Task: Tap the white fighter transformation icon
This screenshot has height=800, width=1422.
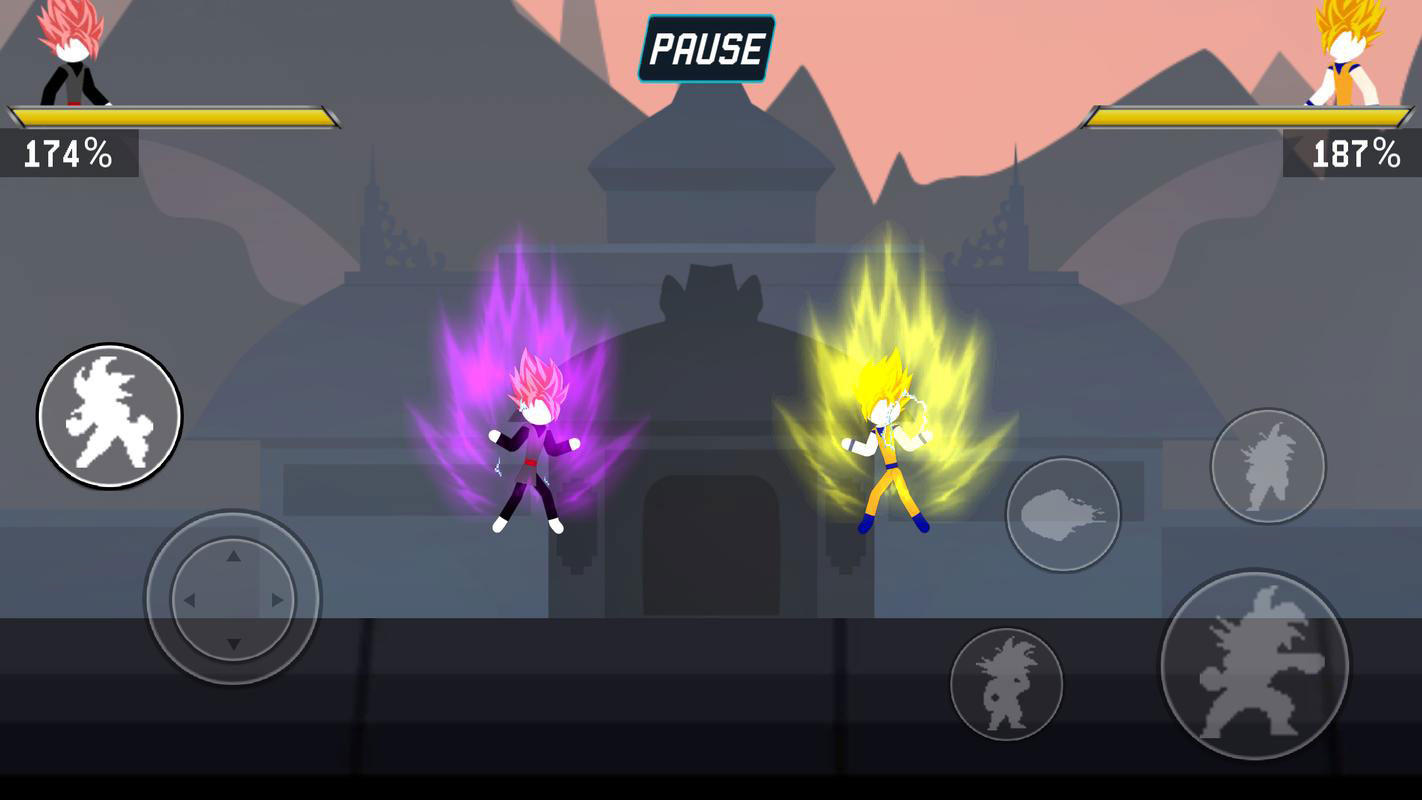Action: coord(109,416)
